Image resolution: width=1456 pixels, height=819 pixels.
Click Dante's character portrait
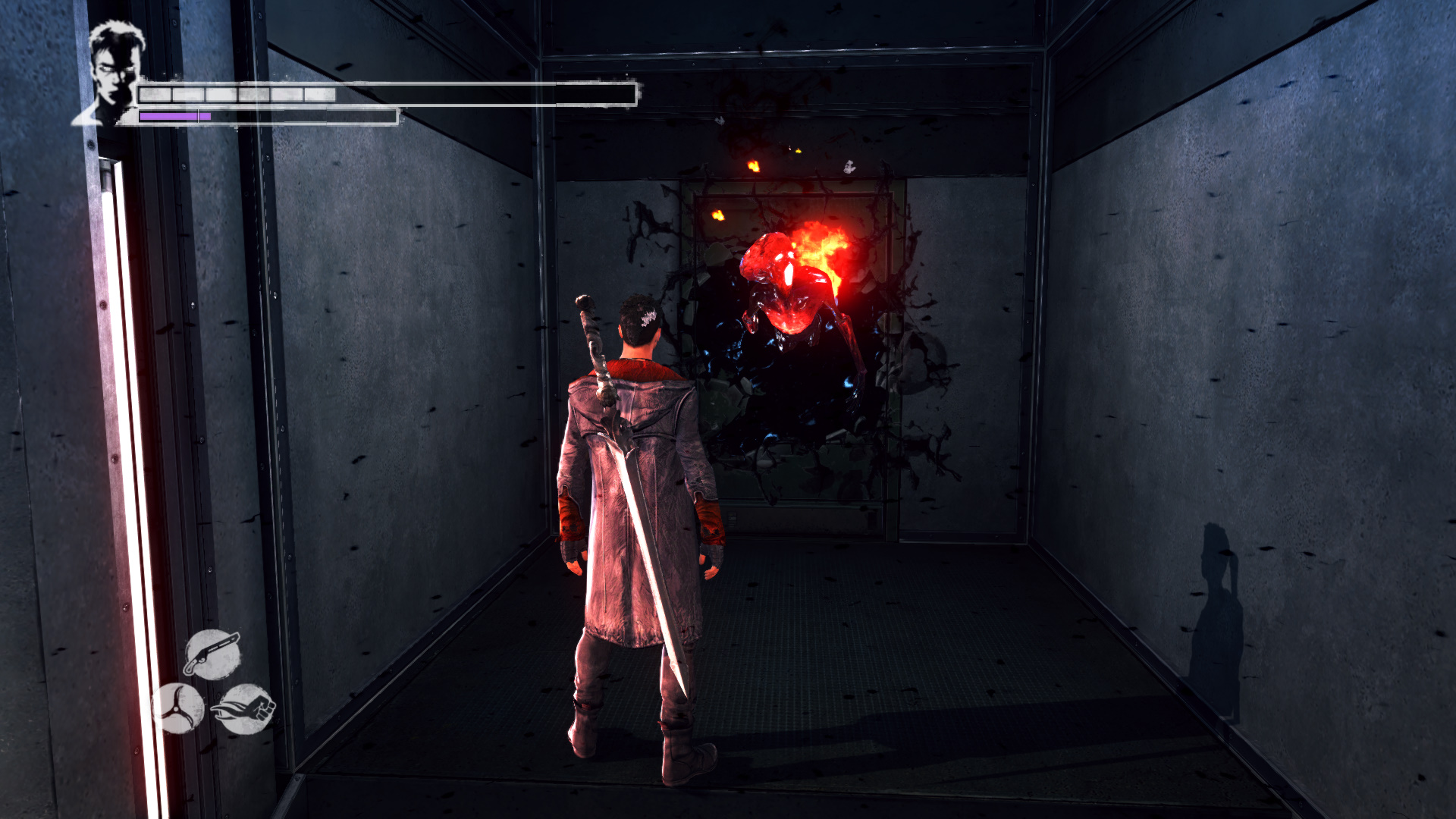coord(114,72)
